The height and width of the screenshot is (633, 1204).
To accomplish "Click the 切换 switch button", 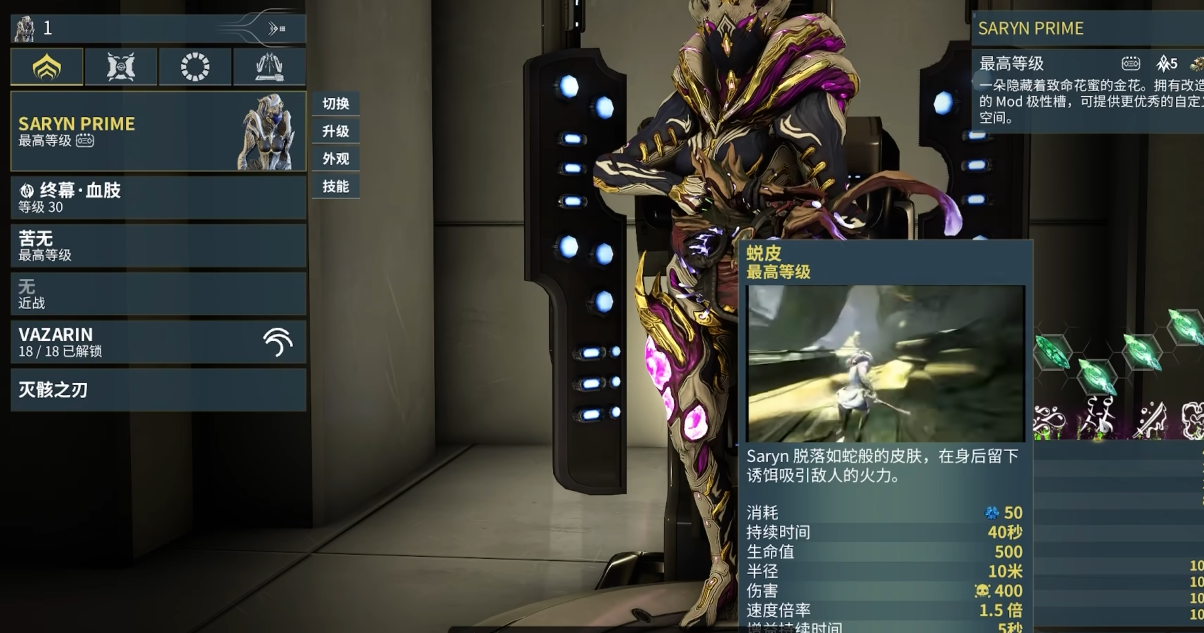I will (x=336, y=104).
